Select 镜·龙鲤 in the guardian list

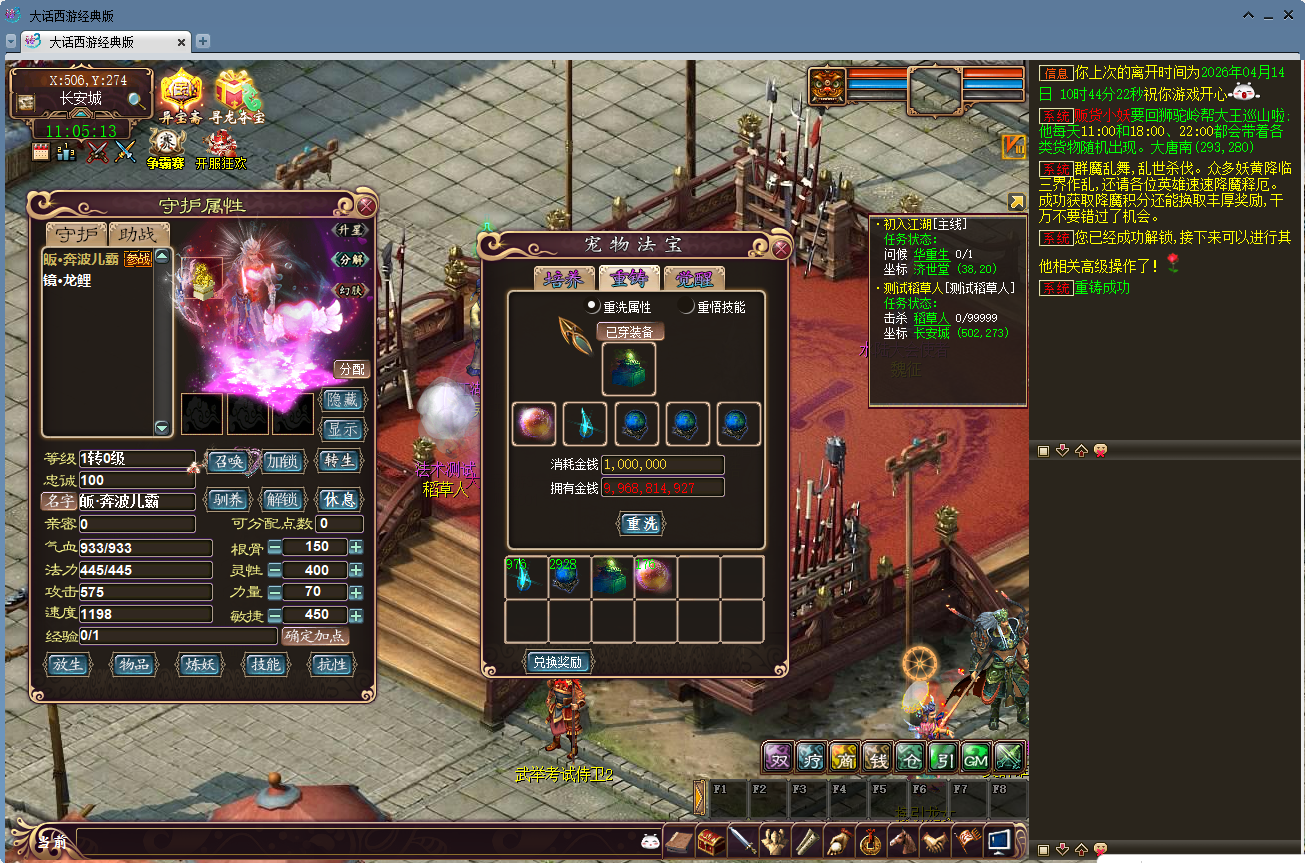(67, 281)
